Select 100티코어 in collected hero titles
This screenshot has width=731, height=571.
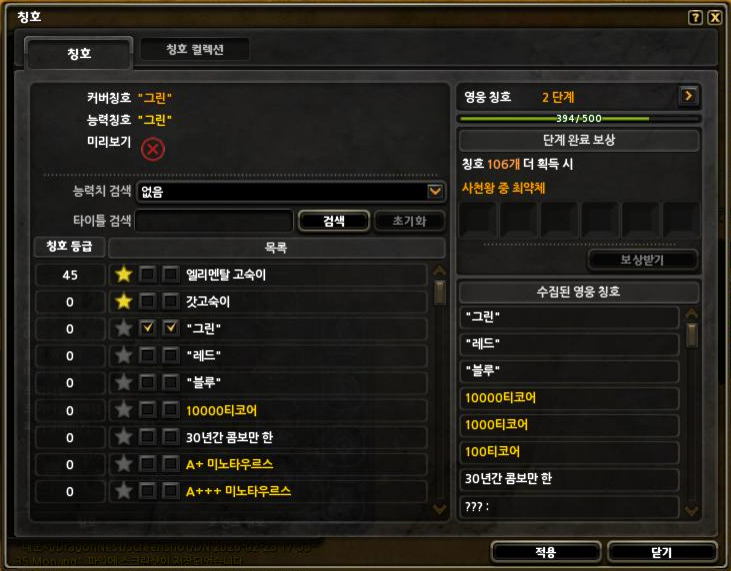point(568,451)
